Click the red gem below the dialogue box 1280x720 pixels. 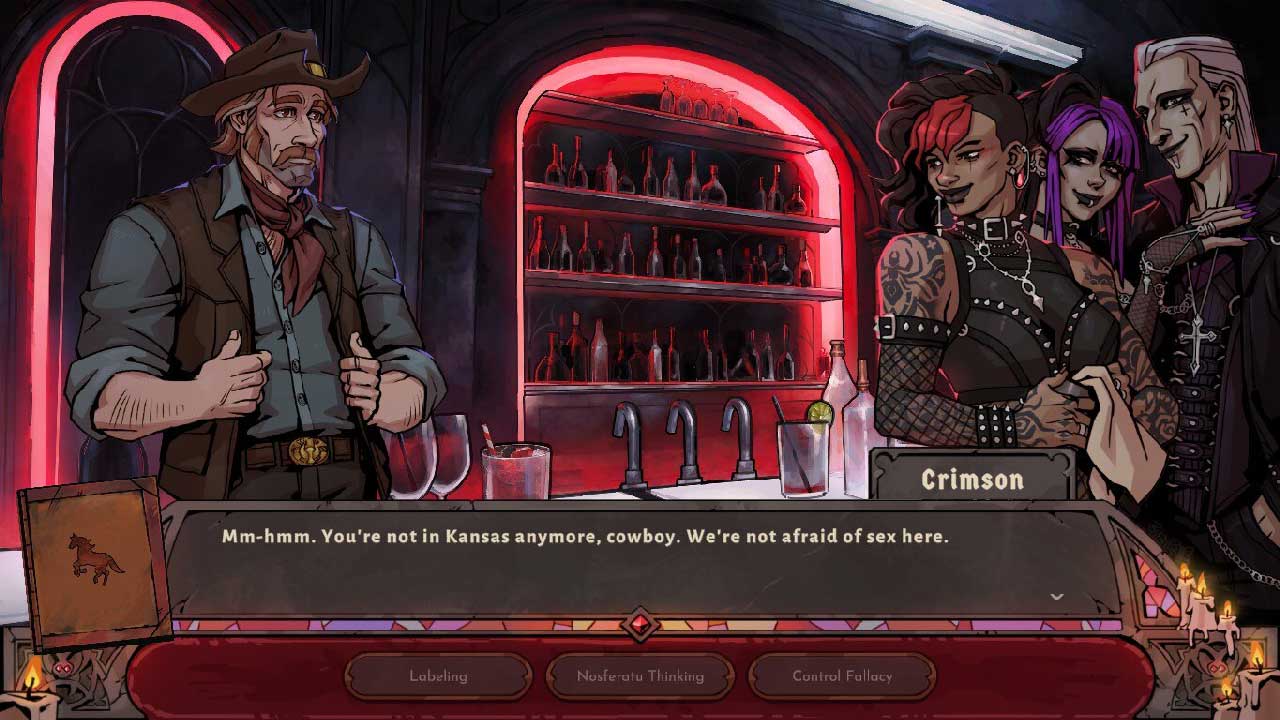click(640, 626)
